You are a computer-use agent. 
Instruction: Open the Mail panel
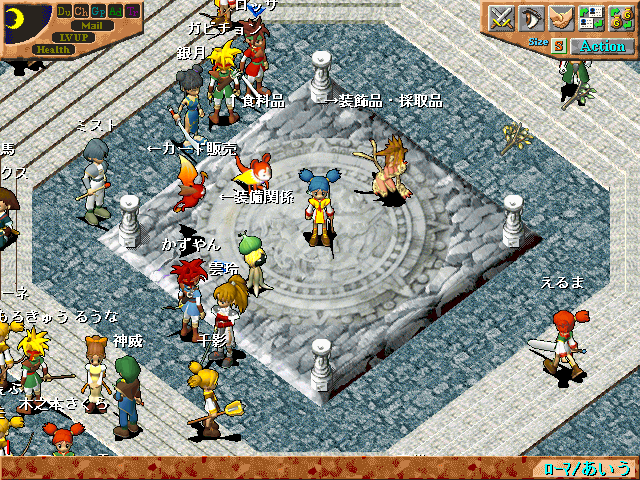pyautogui.click(x=91, y=25)
